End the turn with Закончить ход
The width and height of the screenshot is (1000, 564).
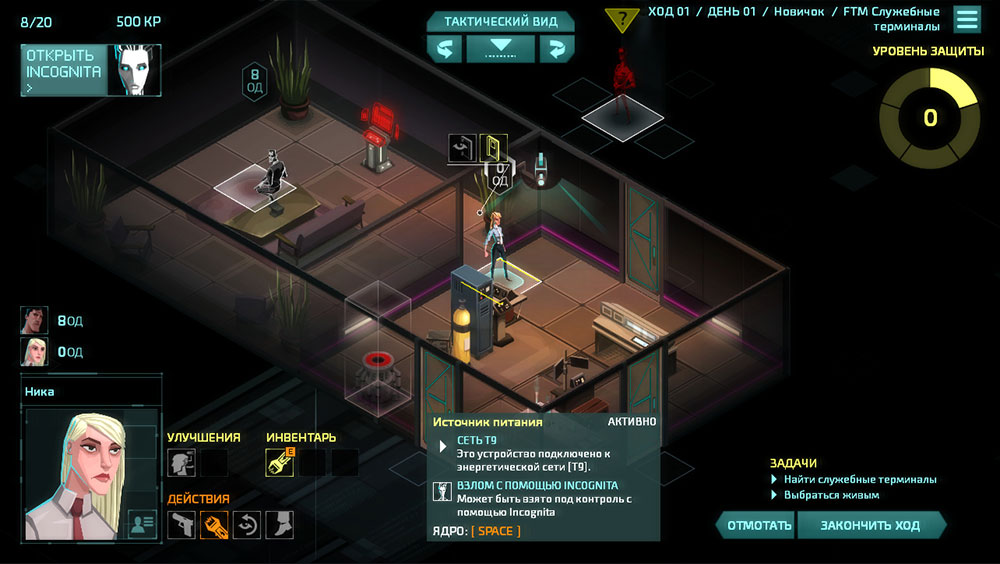870,525
